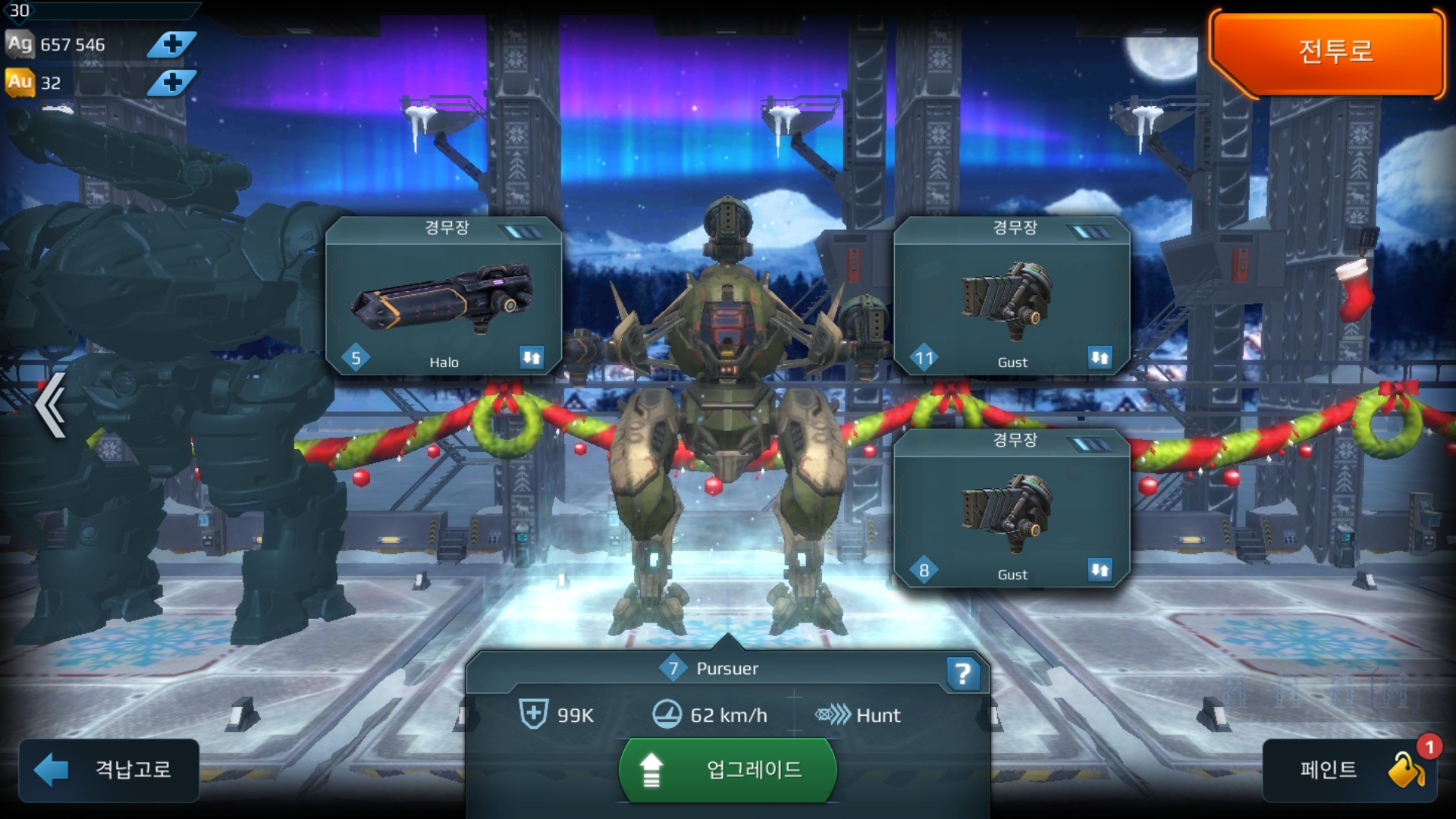Buy gold using the Au plus button

click(171, 82)
